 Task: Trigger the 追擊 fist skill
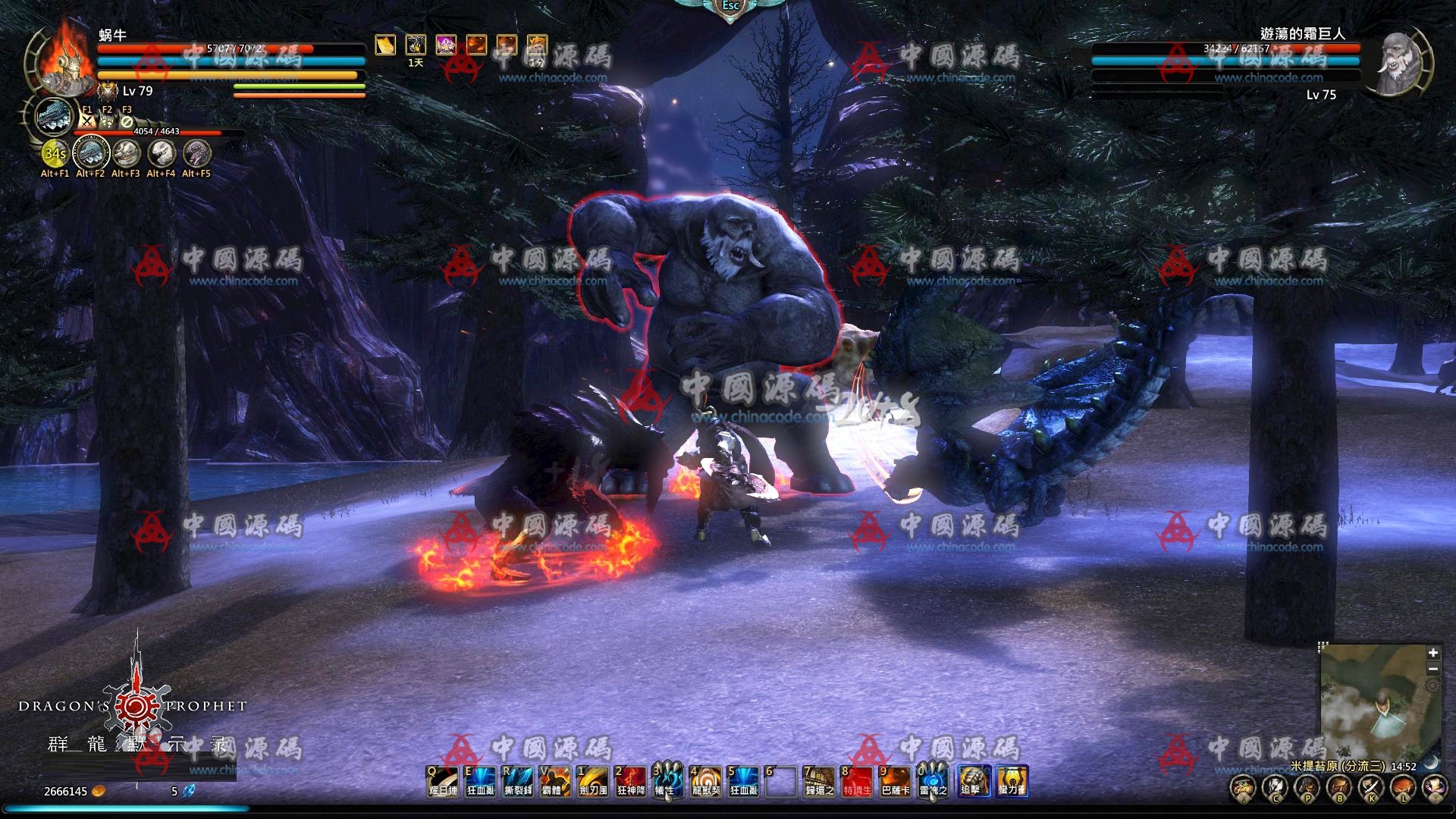(x=974, y=781)
